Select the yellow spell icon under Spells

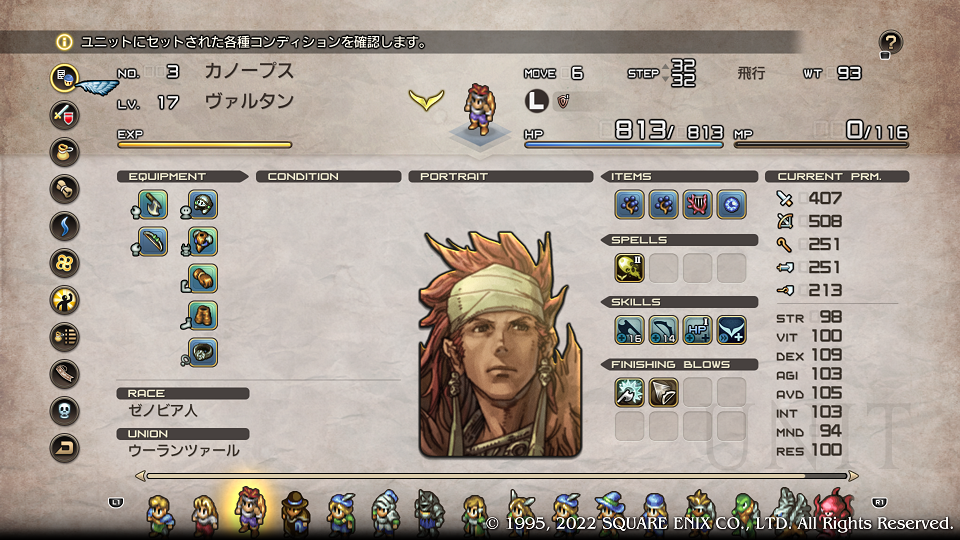tap(629, 267)
